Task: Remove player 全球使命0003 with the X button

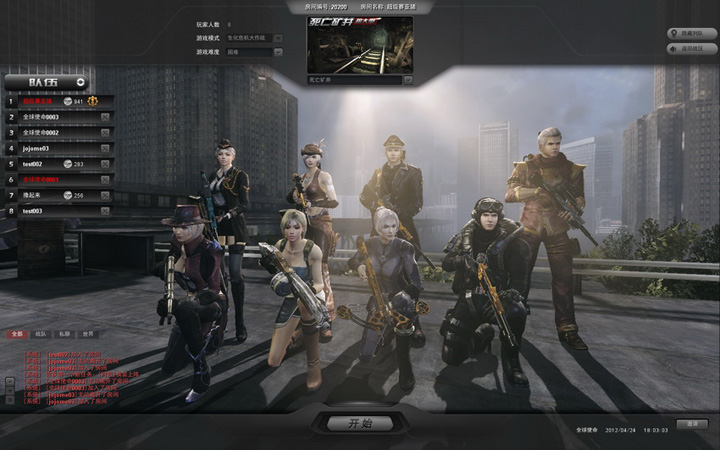Action: 104,116
